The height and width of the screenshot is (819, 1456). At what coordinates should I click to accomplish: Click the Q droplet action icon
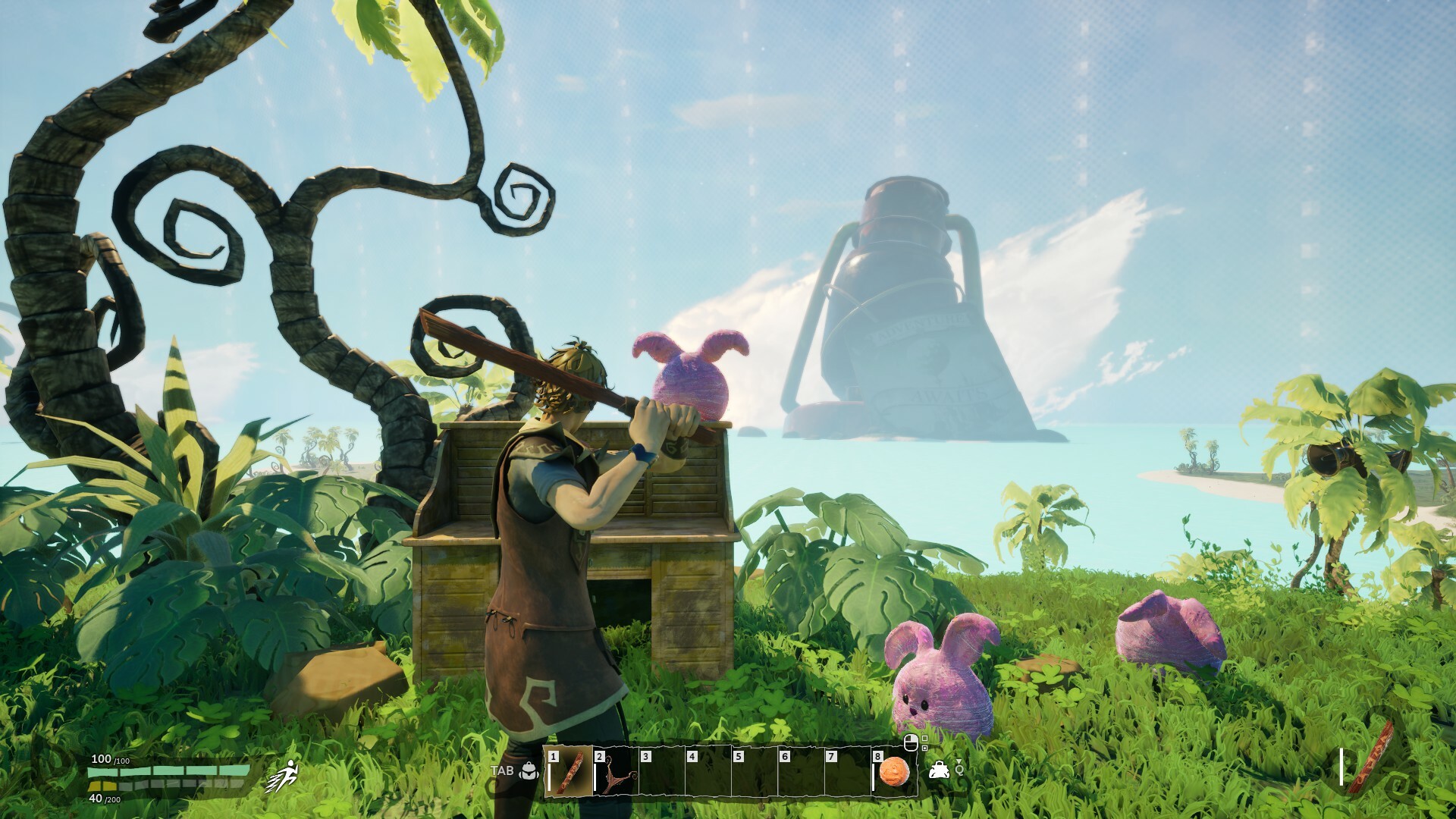pyautogui.click(x=959, y=770)
